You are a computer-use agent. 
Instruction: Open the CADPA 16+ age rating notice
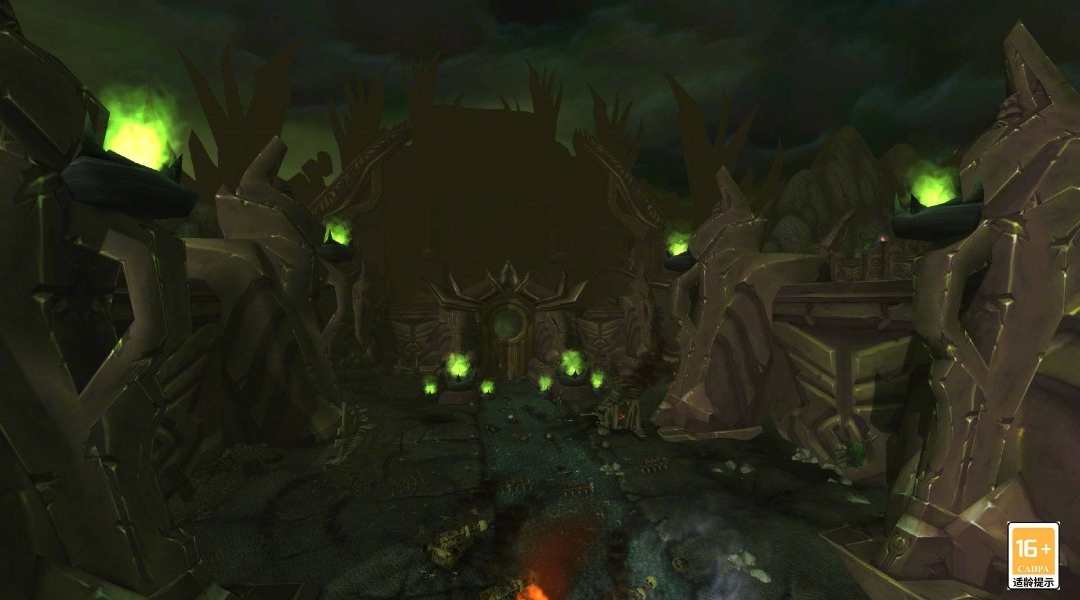tap(1032, 555)
